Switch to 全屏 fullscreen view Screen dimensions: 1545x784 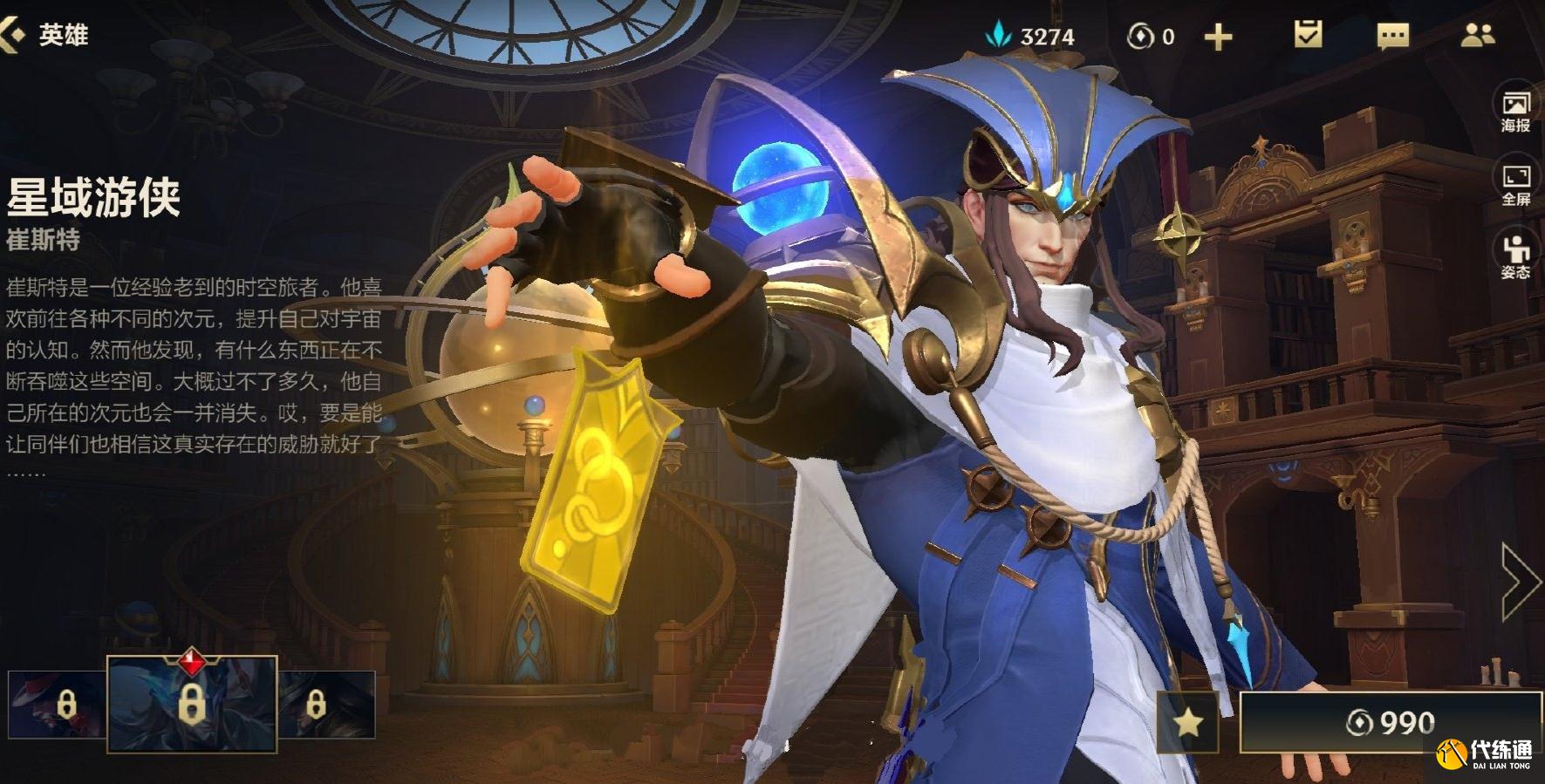click(1516, 185)
